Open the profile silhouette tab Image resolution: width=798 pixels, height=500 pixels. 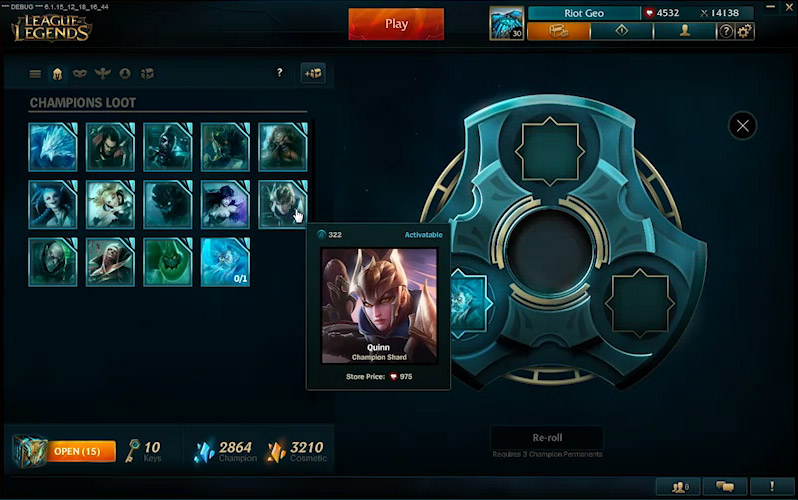coord(684,31)
